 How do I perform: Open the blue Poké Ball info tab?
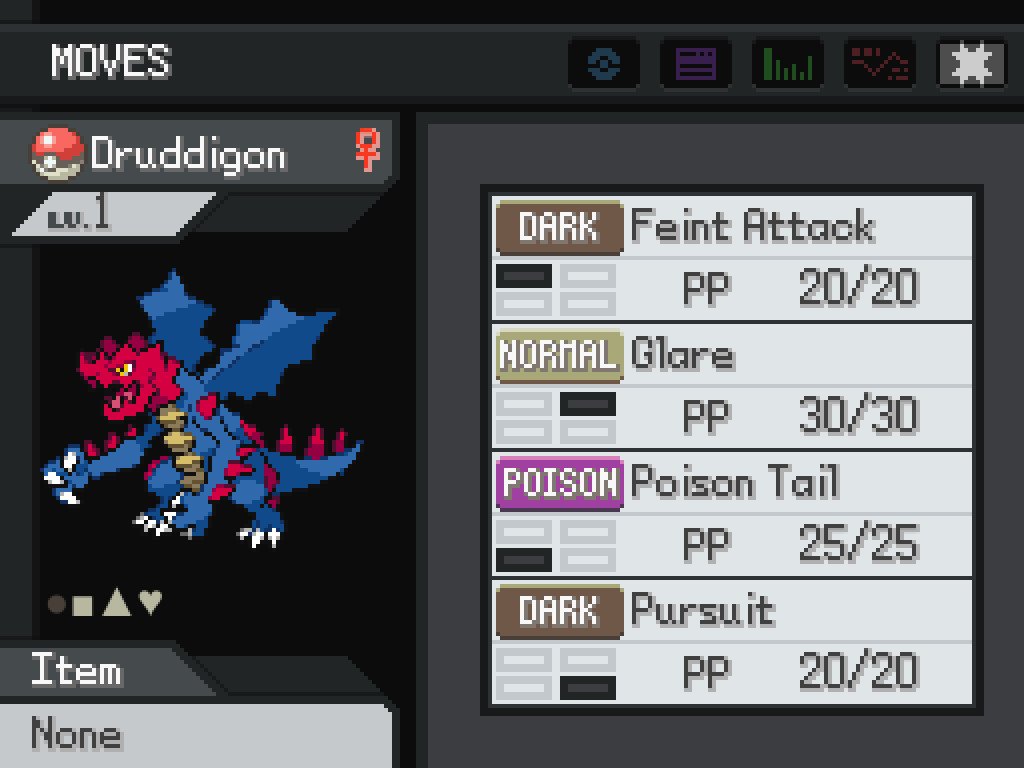(x=604, y=65)
